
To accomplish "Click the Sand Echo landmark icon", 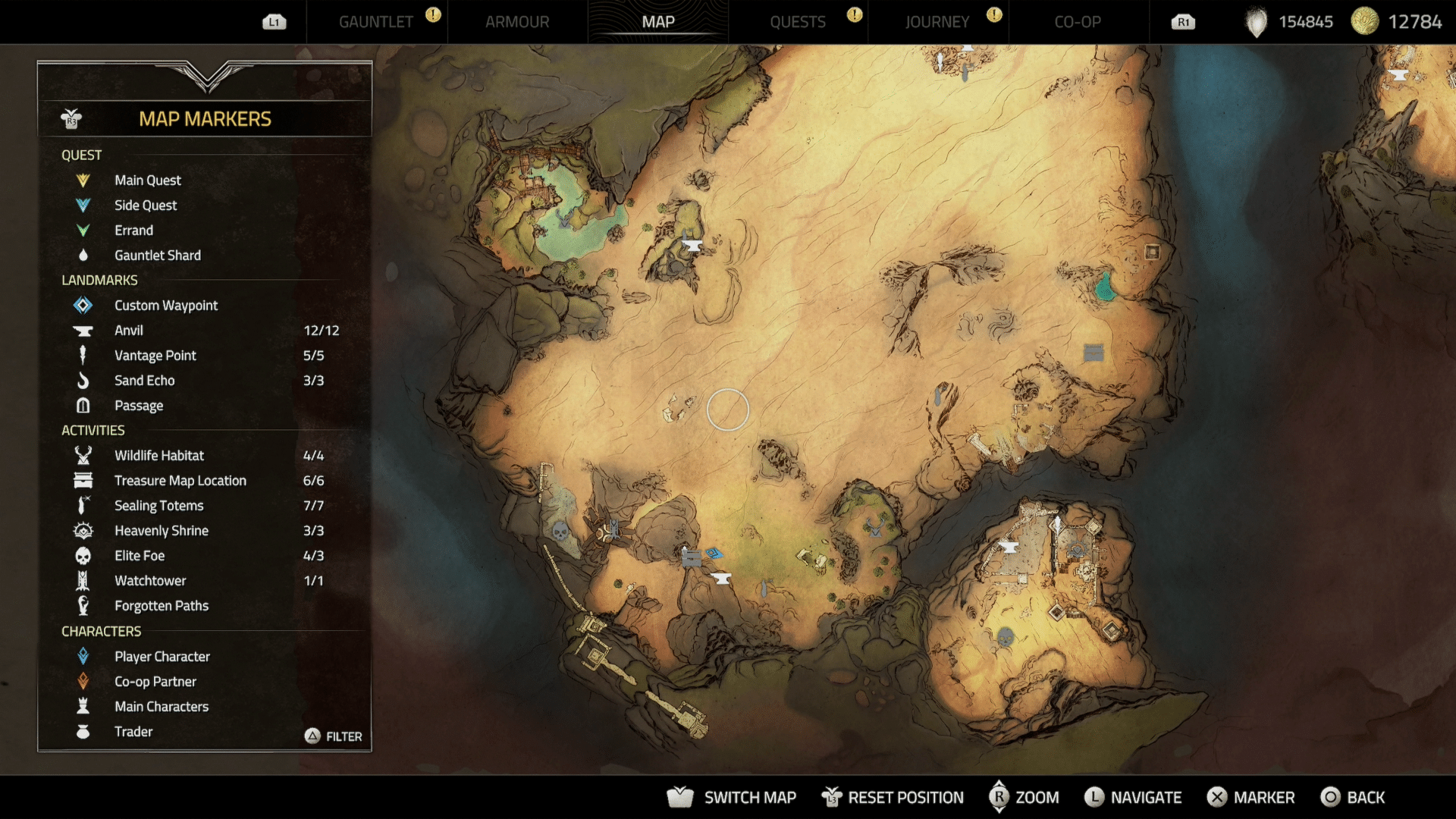I will click(83, 381).
